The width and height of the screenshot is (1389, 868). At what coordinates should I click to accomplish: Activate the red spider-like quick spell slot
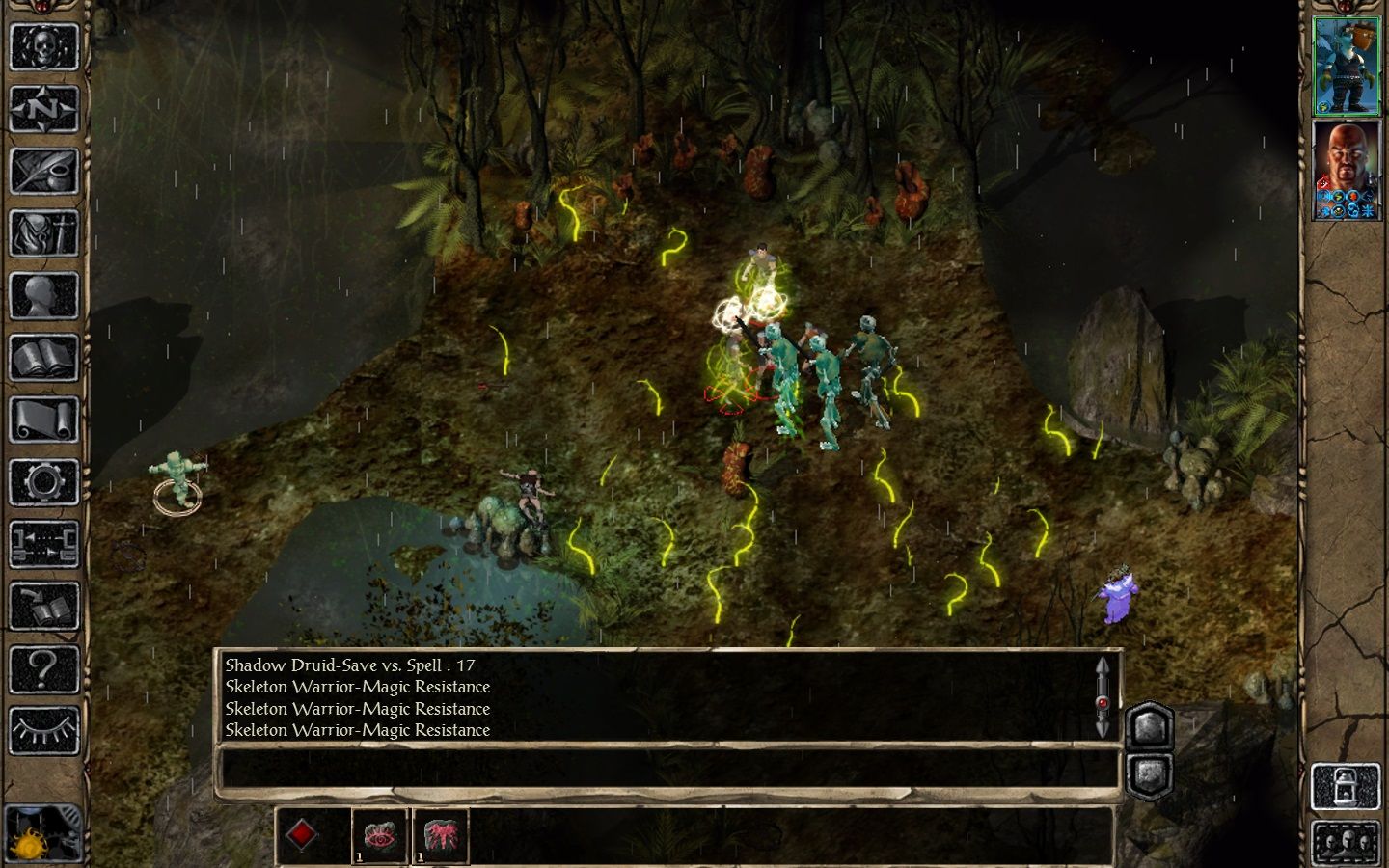point(441,835)
